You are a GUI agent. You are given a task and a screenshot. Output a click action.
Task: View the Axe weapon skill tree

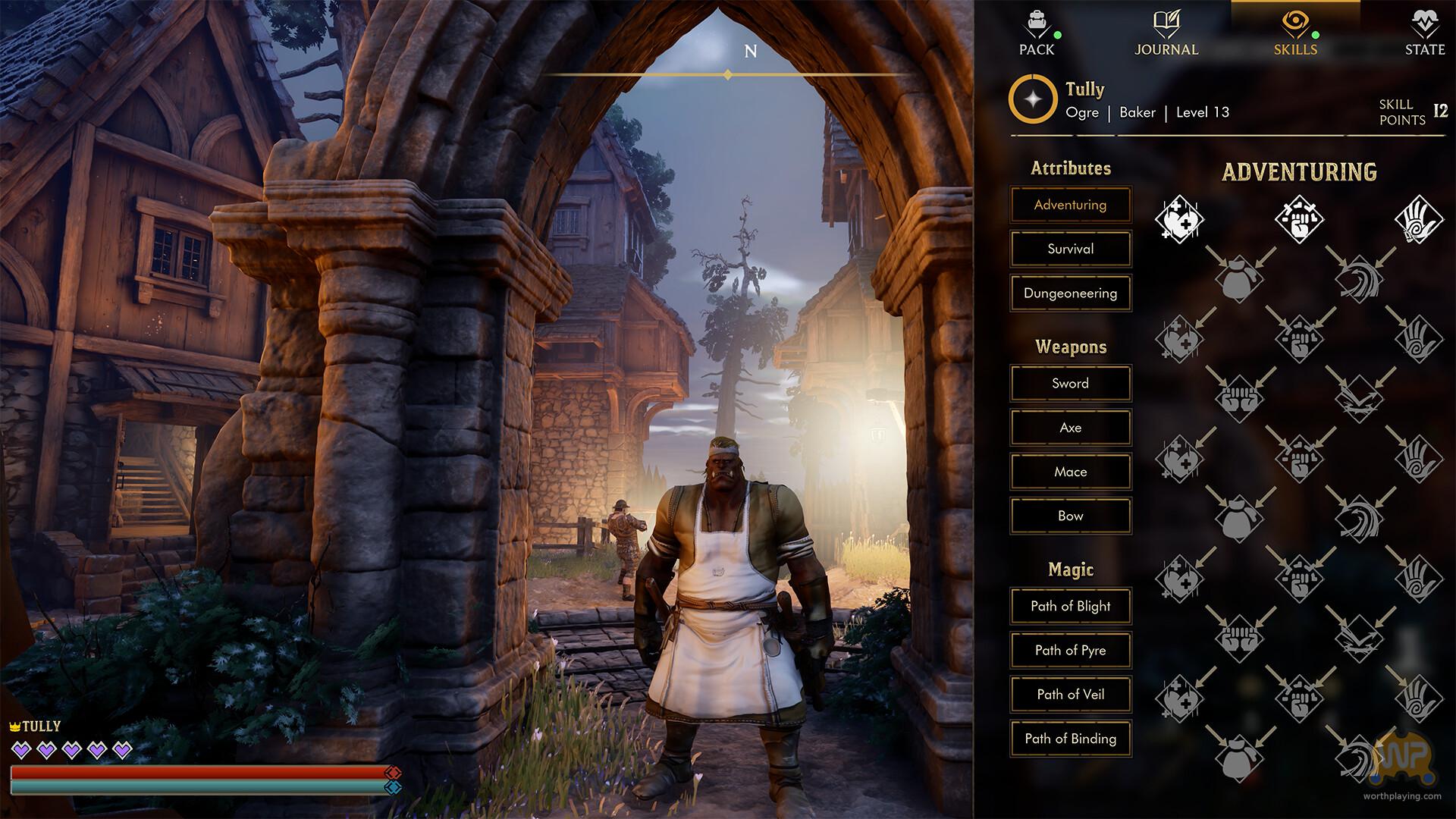coord(1070,427)
